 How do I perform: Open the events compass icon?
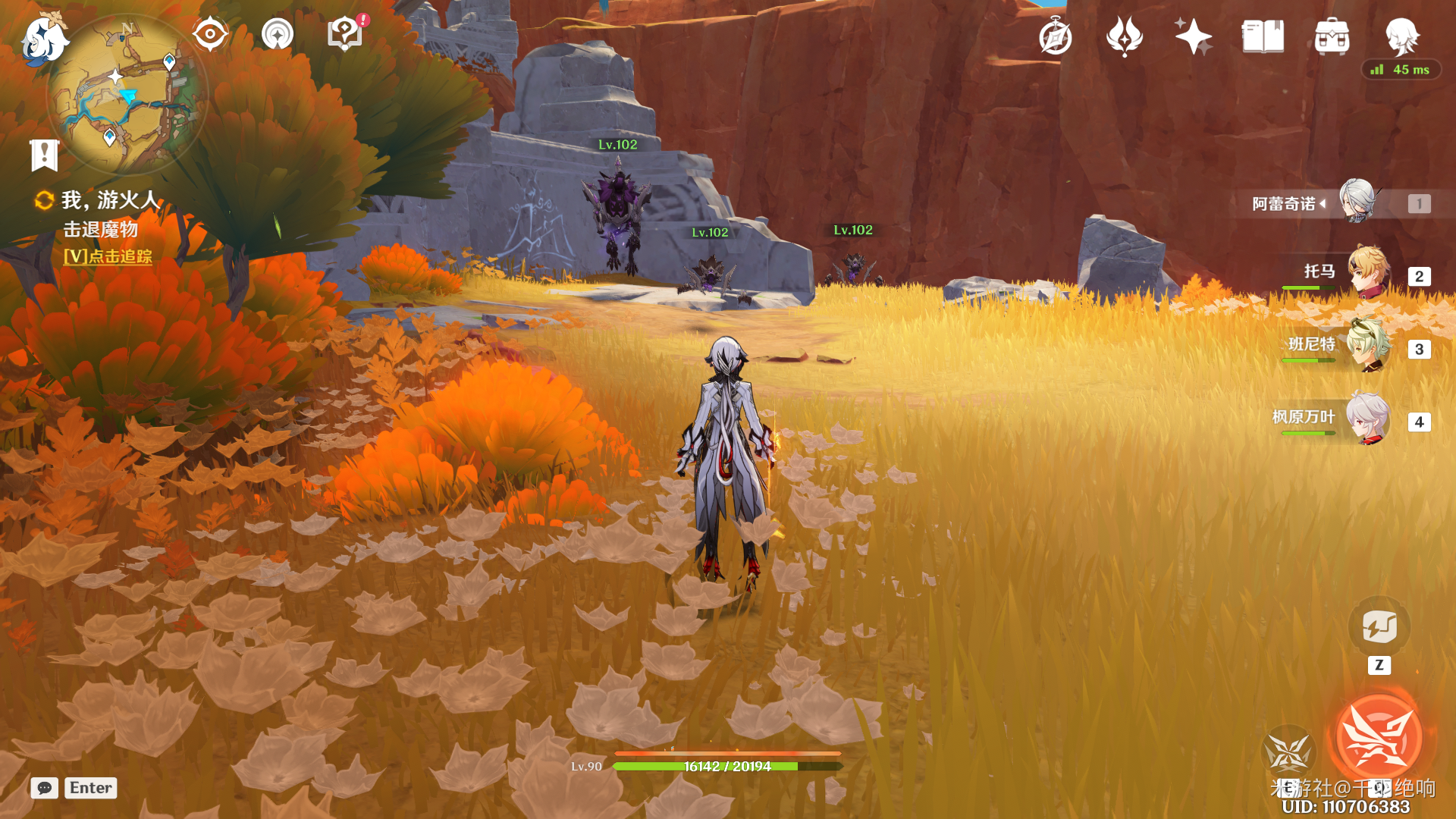(1056, 37)
